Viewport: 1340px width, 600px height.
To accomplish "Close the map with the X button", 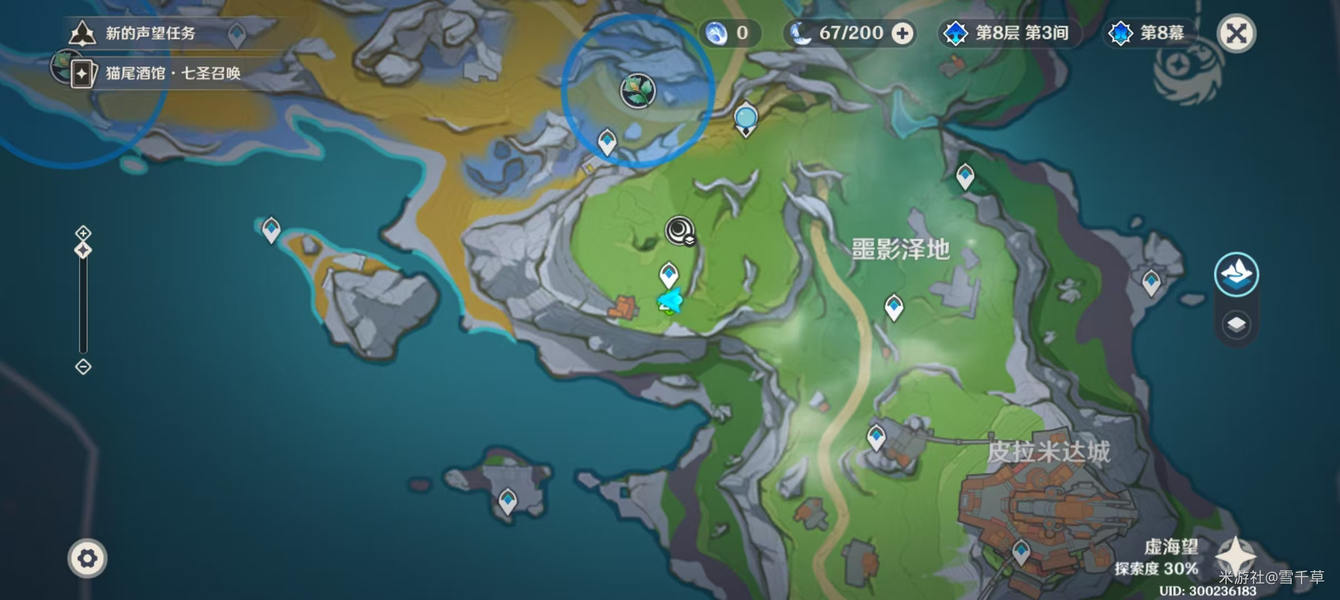I will (x=1236, y=34).
